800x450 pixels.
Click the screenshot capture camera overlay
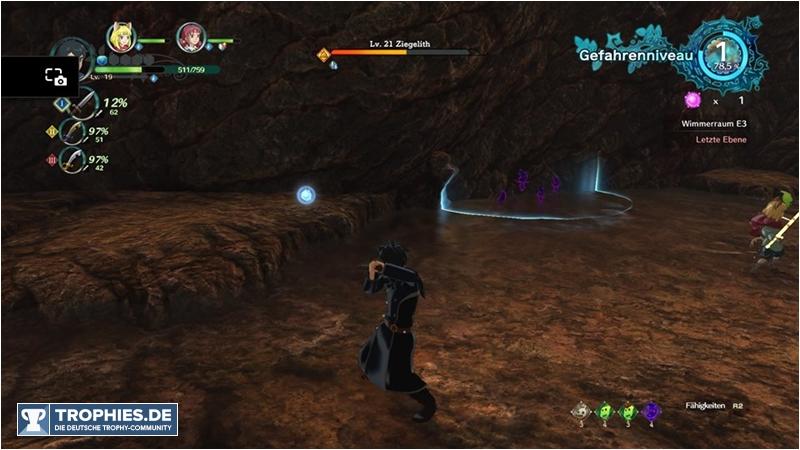click(x=55, y=76)
